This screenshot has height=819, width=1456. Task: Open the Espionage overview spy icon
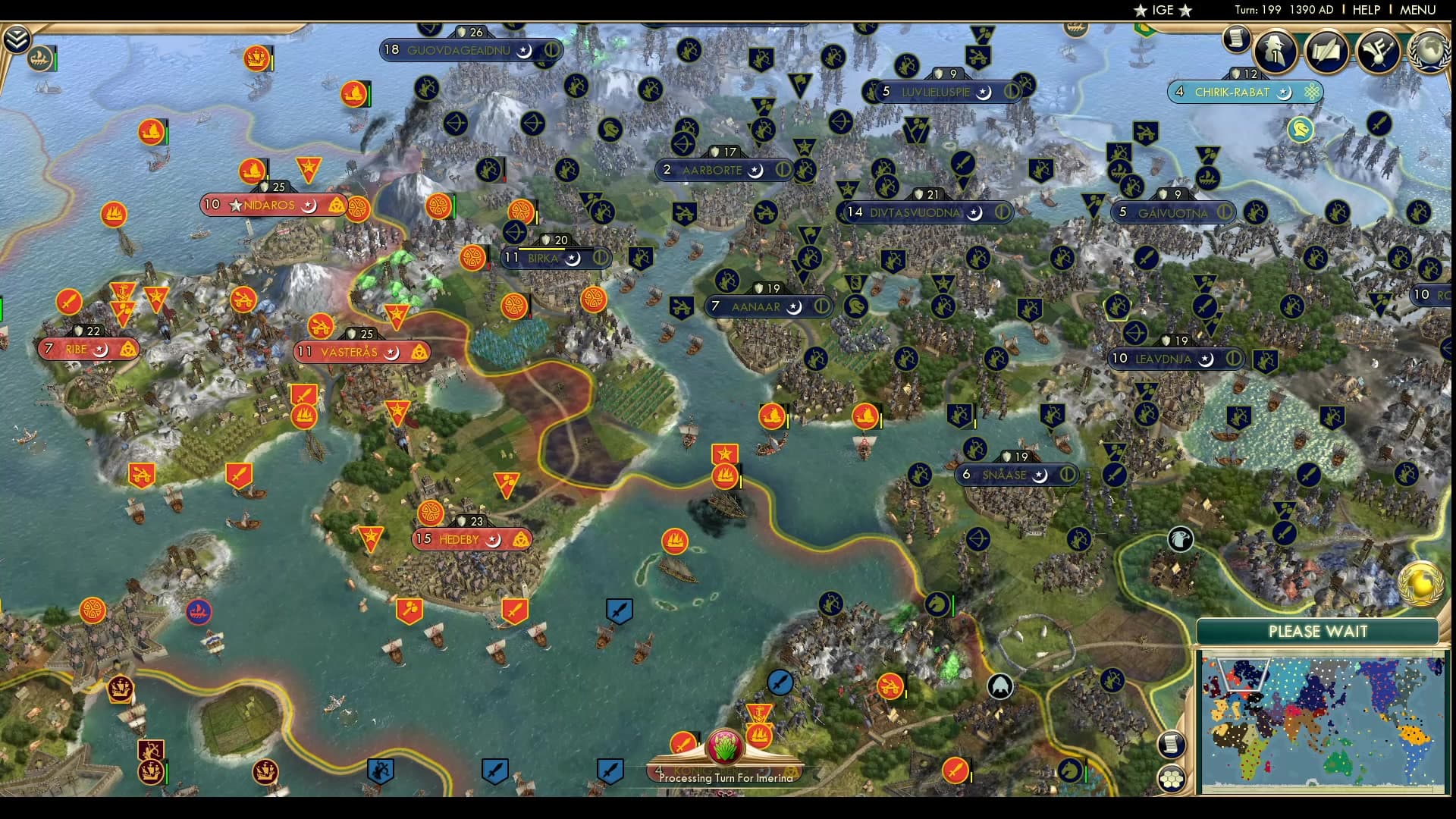pos(1275,52)
